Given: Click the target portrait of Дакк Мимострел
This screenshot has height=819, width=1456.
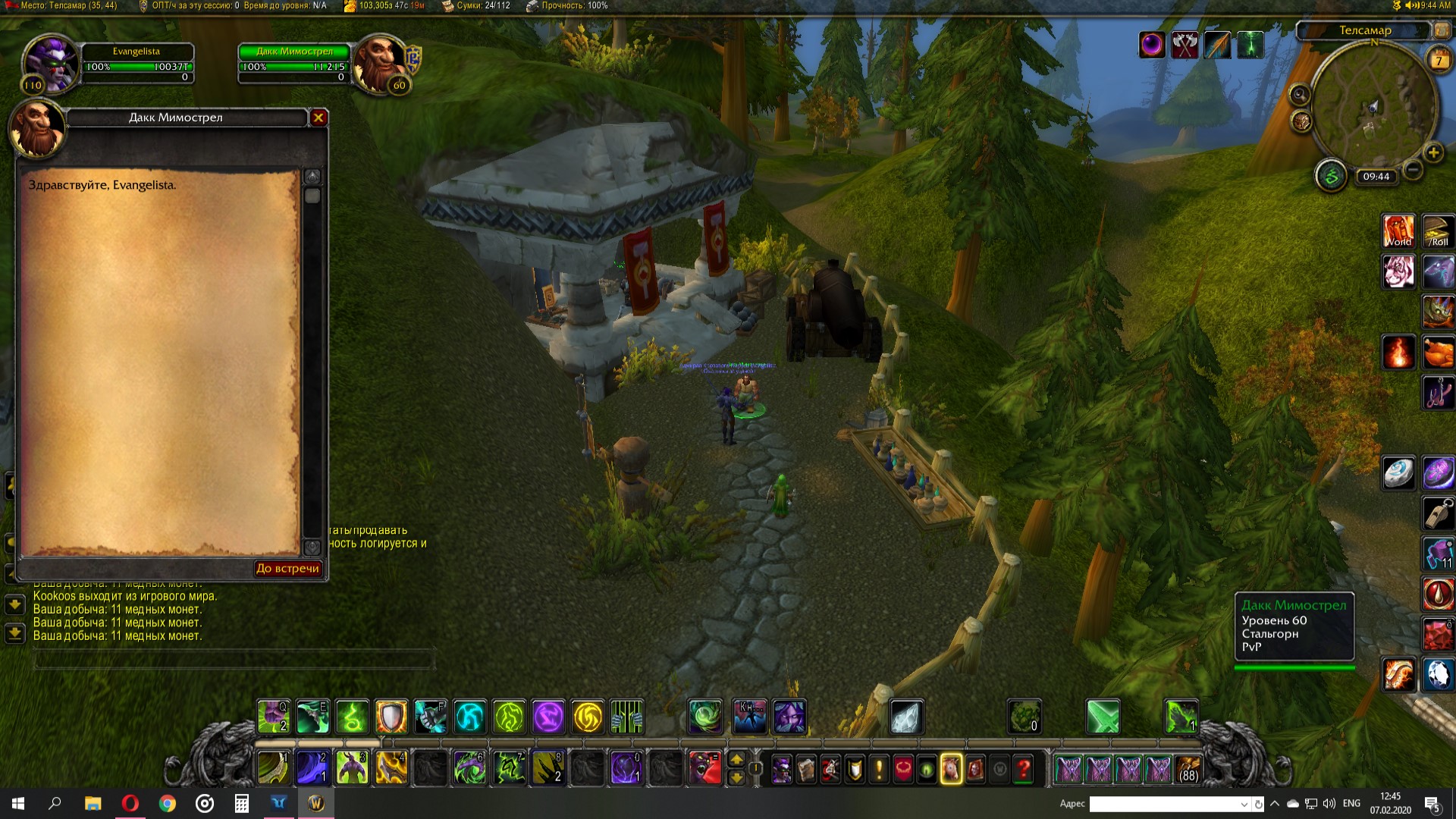Looking at the screenshot, I should [378, 62].
